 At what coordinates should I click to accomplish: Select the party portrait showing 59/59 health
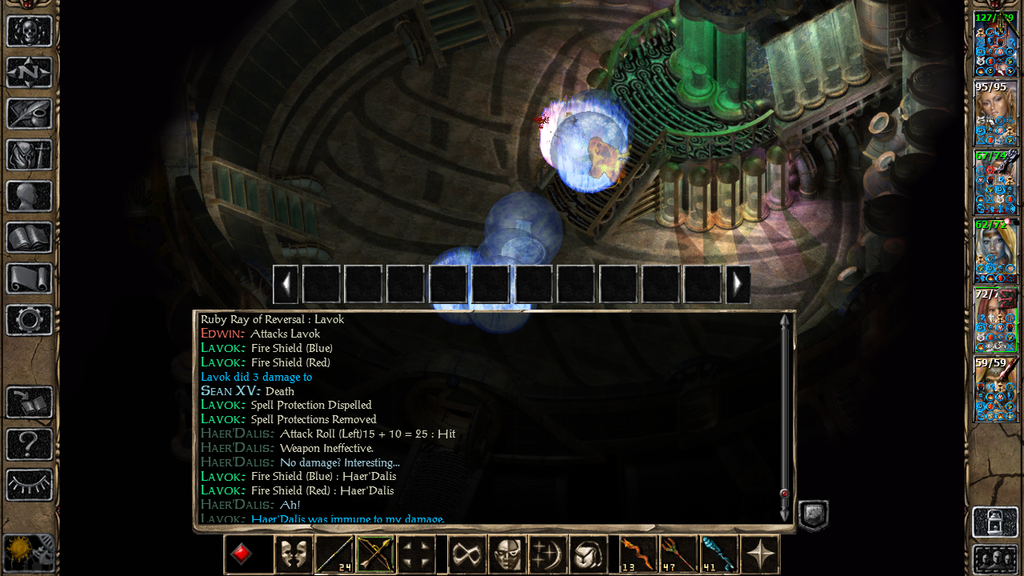tap(995, 390)
